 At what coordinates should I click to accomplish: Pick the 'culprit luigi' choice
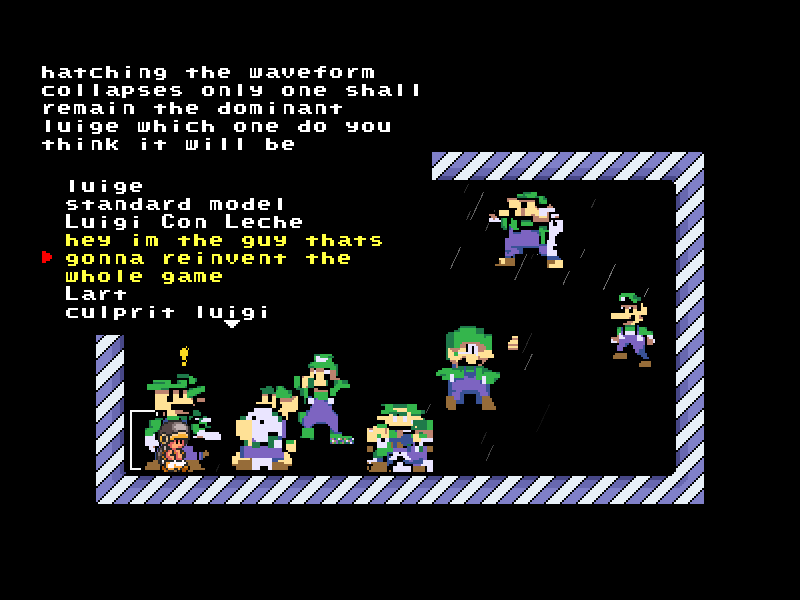tap(167, 312)
